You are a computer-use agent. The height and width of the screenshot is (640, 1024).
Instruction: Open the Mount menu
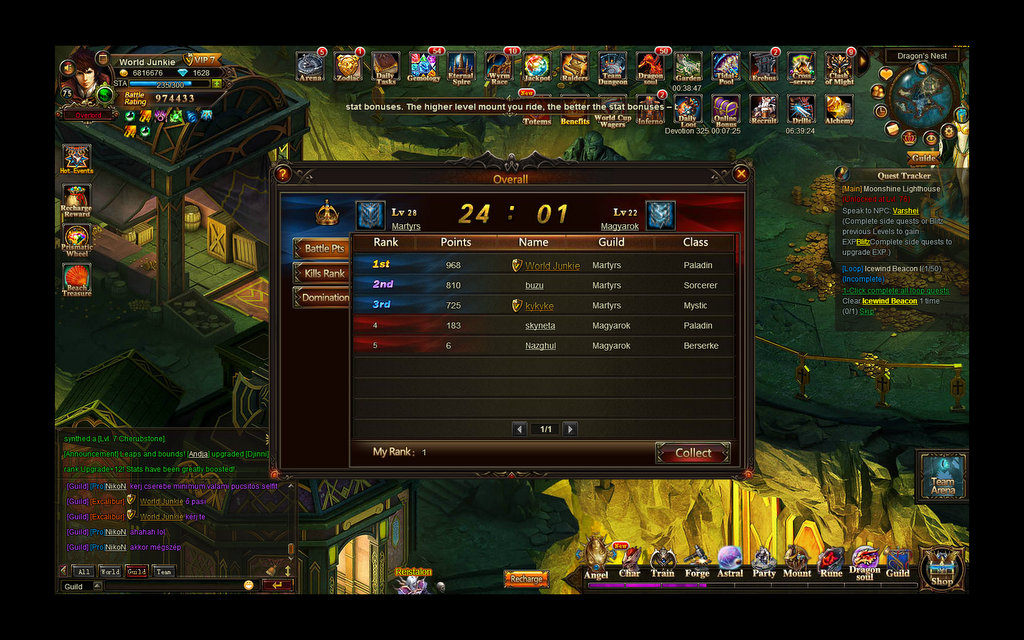tap(797, 562)
